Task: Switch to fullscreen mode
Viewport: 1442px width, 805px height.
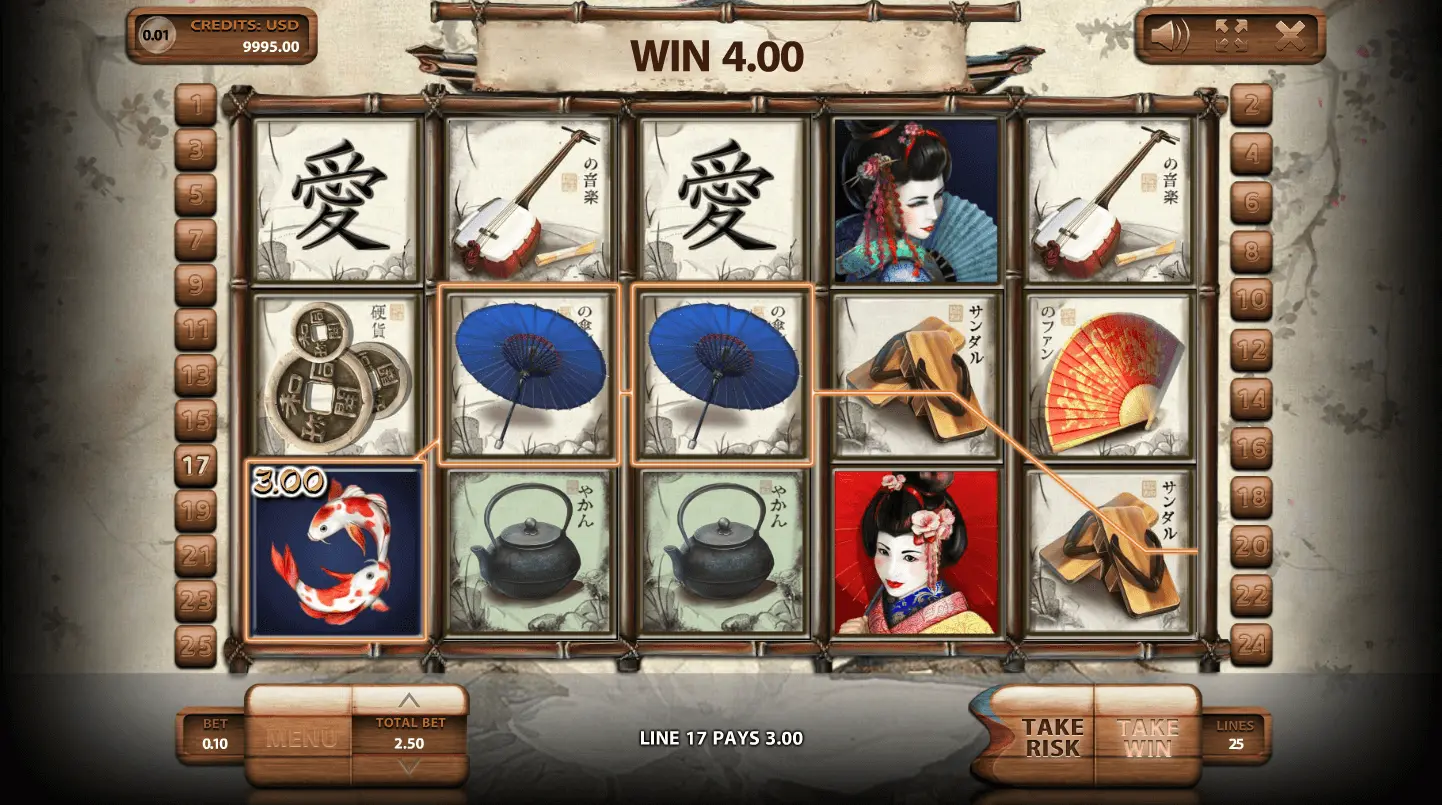Action: point(1231,37)
